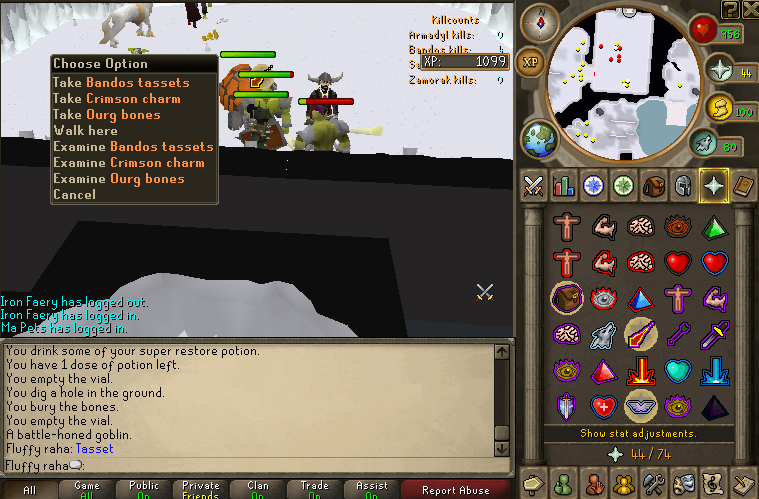Image resolution: width=759 pixels, height=499 pixels.
Task: Select Examine Crimson charm
Action: pos(128,163)
